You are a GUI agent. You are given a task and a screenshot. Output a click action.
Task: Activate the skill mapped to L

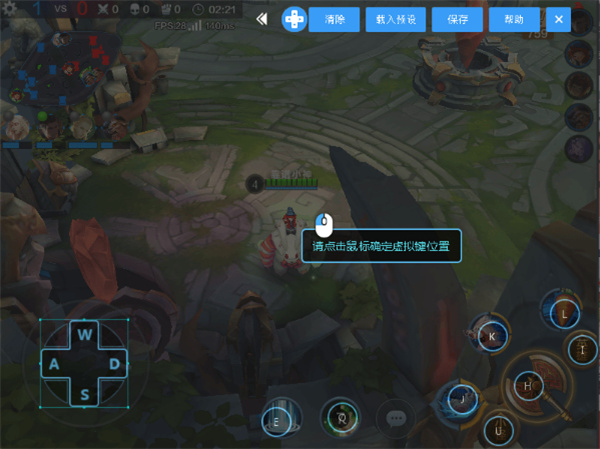coord(565,313)
